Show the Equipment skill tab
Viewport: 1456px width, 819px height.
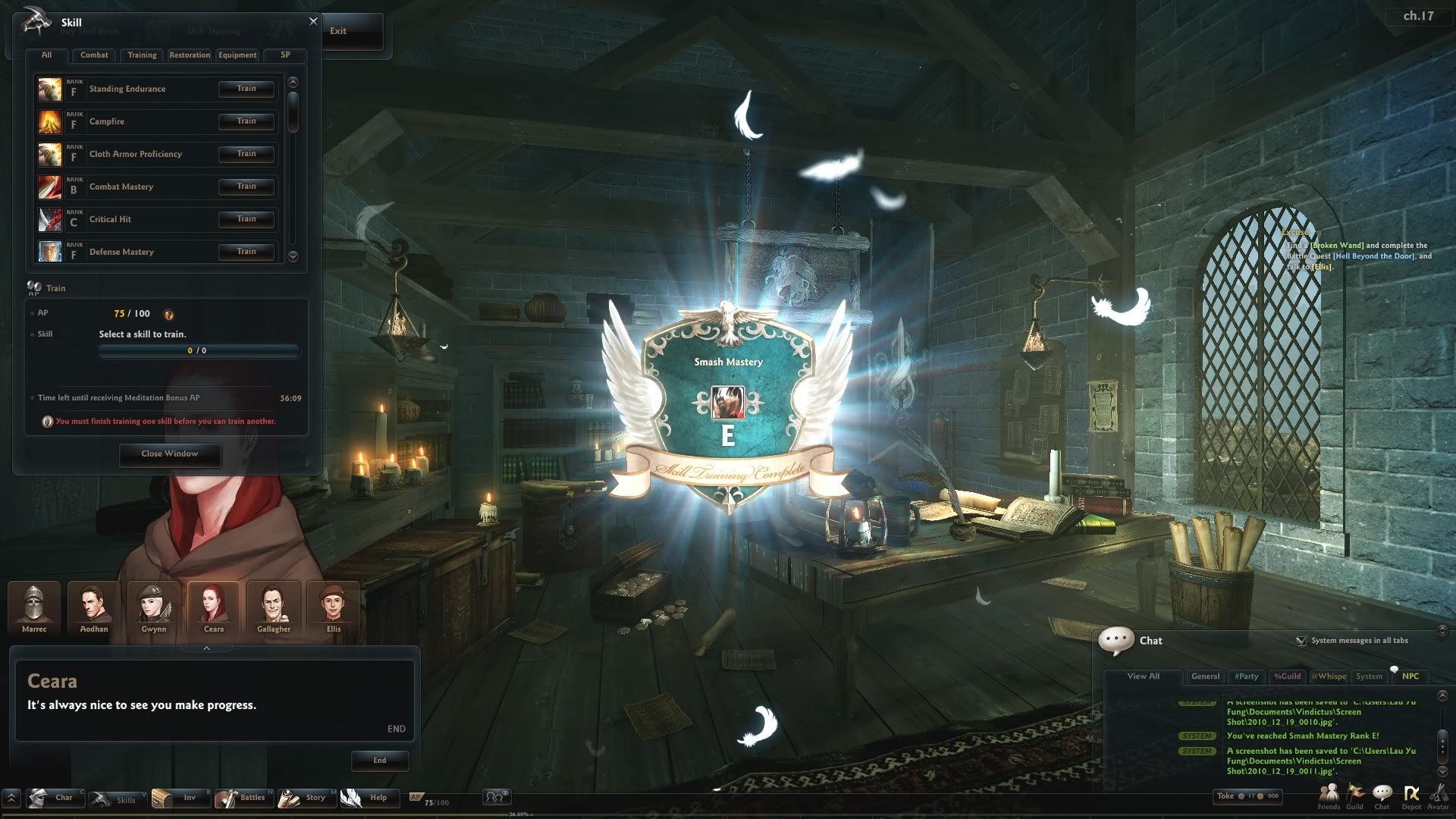tap(237, 55)
